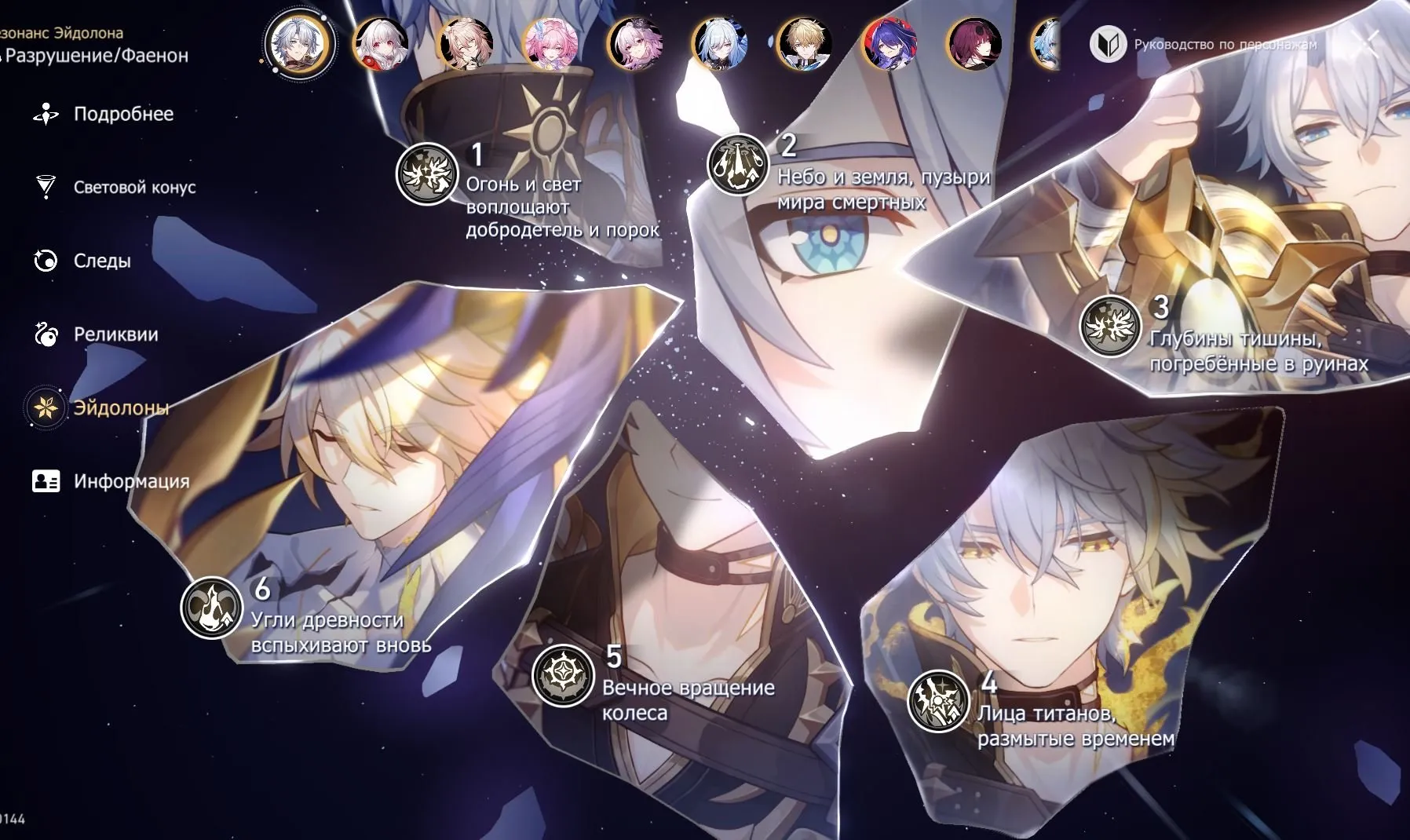1410x840 pixels.
Task: Select the dark-blue-haired character portrait
Action: 889,44
